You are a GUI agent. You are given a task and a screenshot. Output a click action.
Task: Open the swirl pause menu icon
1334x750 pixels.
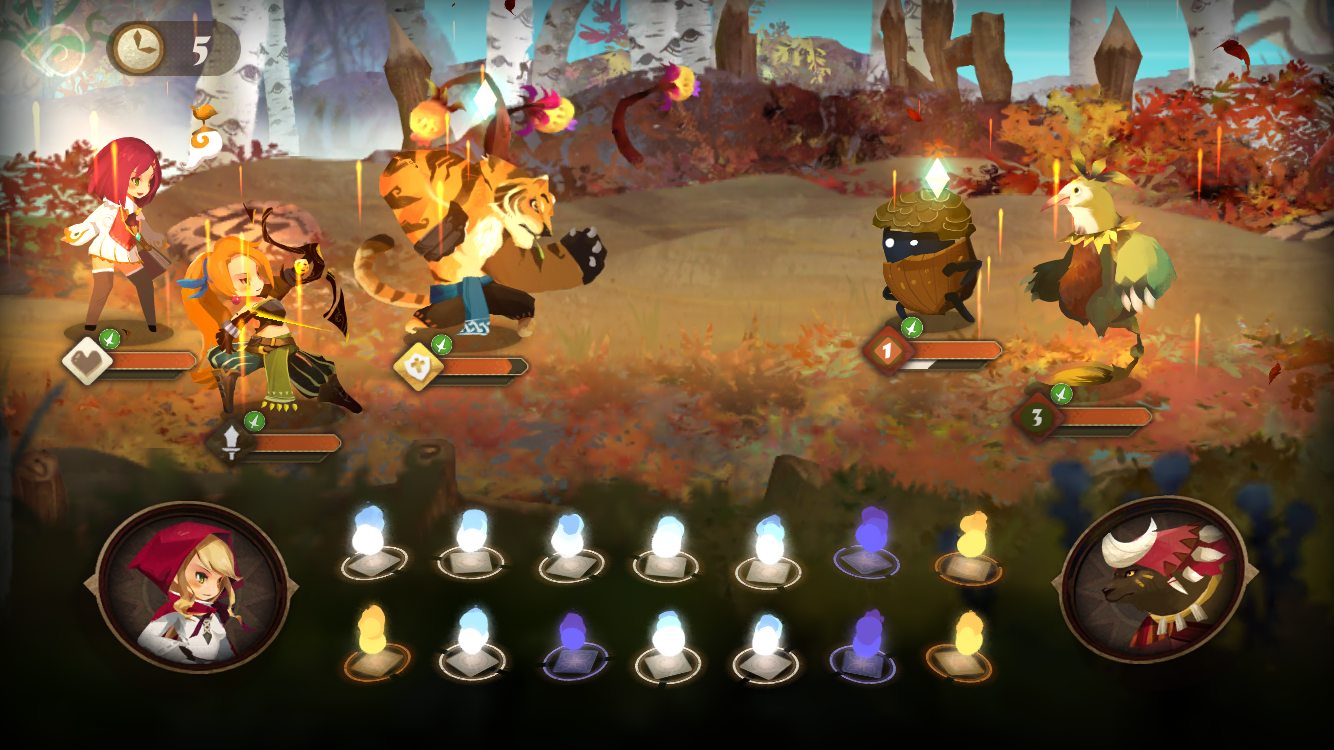pyautogui.click(x=57, y=46)
